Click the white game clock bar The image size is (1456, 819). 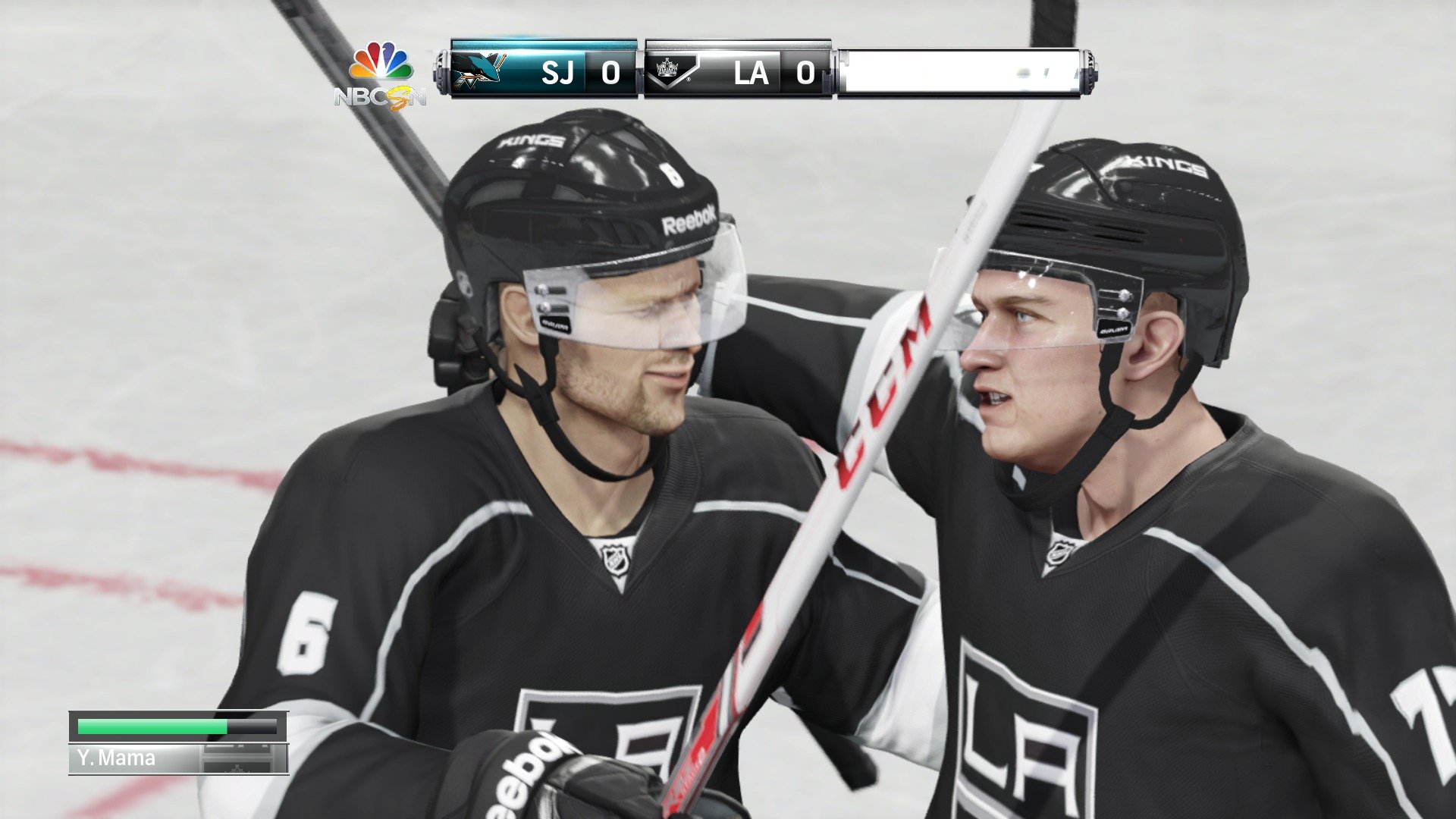coord(963,72)
